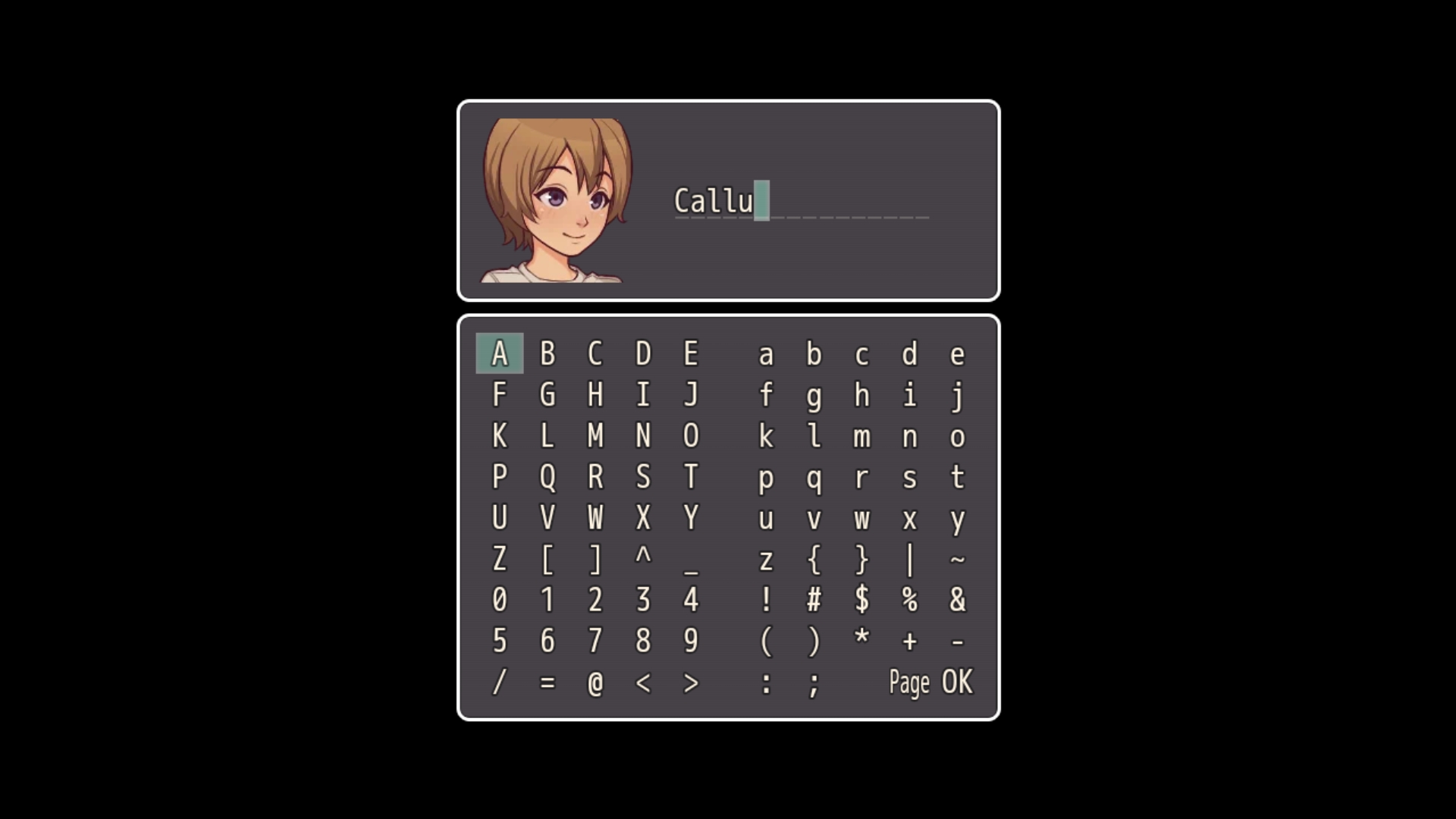This screenshot has width=1456, height=819.
Task: Click the digit 0 key
Action: click(x=499, y=601)
